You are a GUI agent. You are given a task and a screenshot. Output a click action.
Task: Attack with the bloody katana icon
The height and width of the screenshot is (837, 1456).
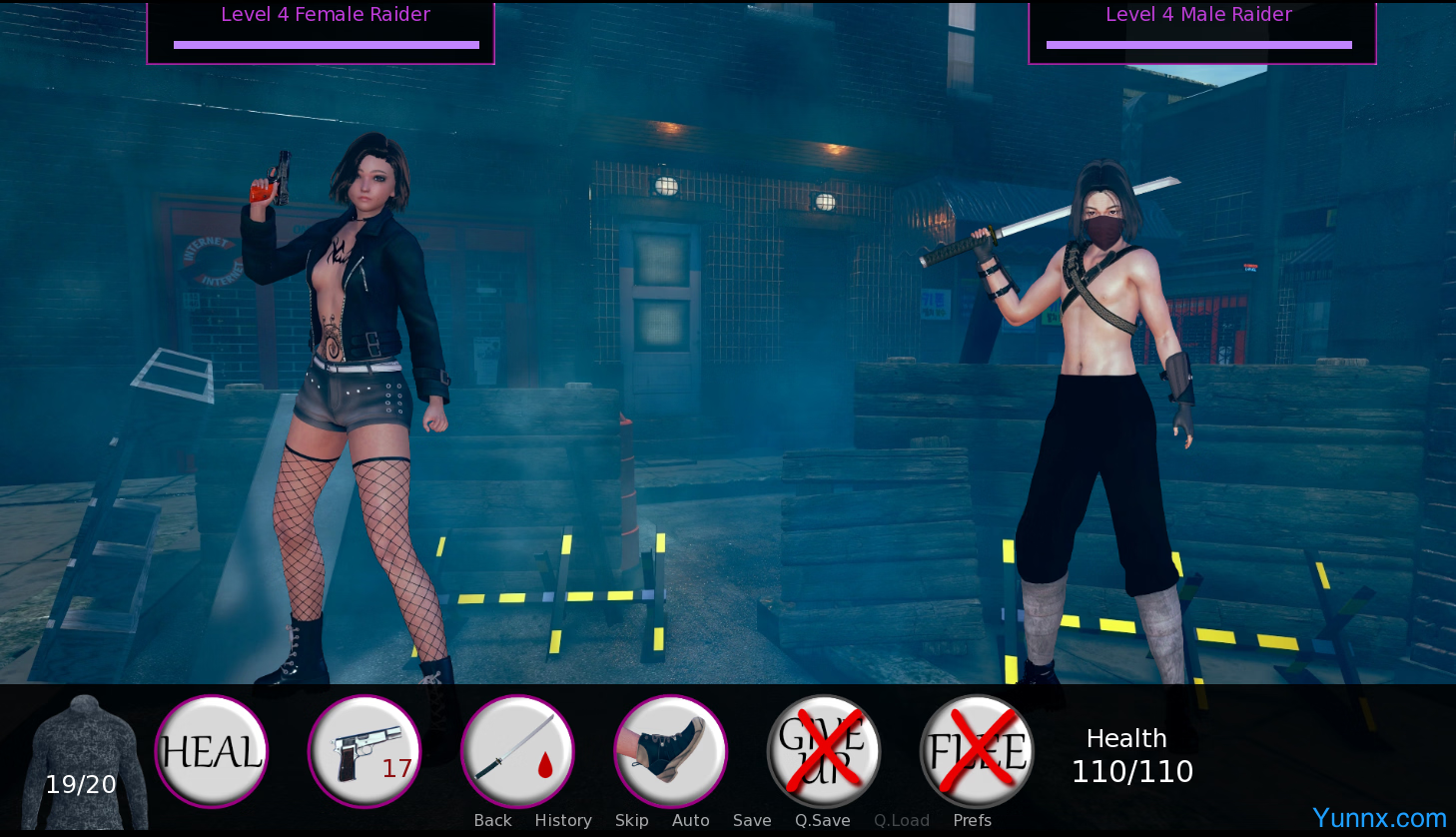click(x=517, y=751)
